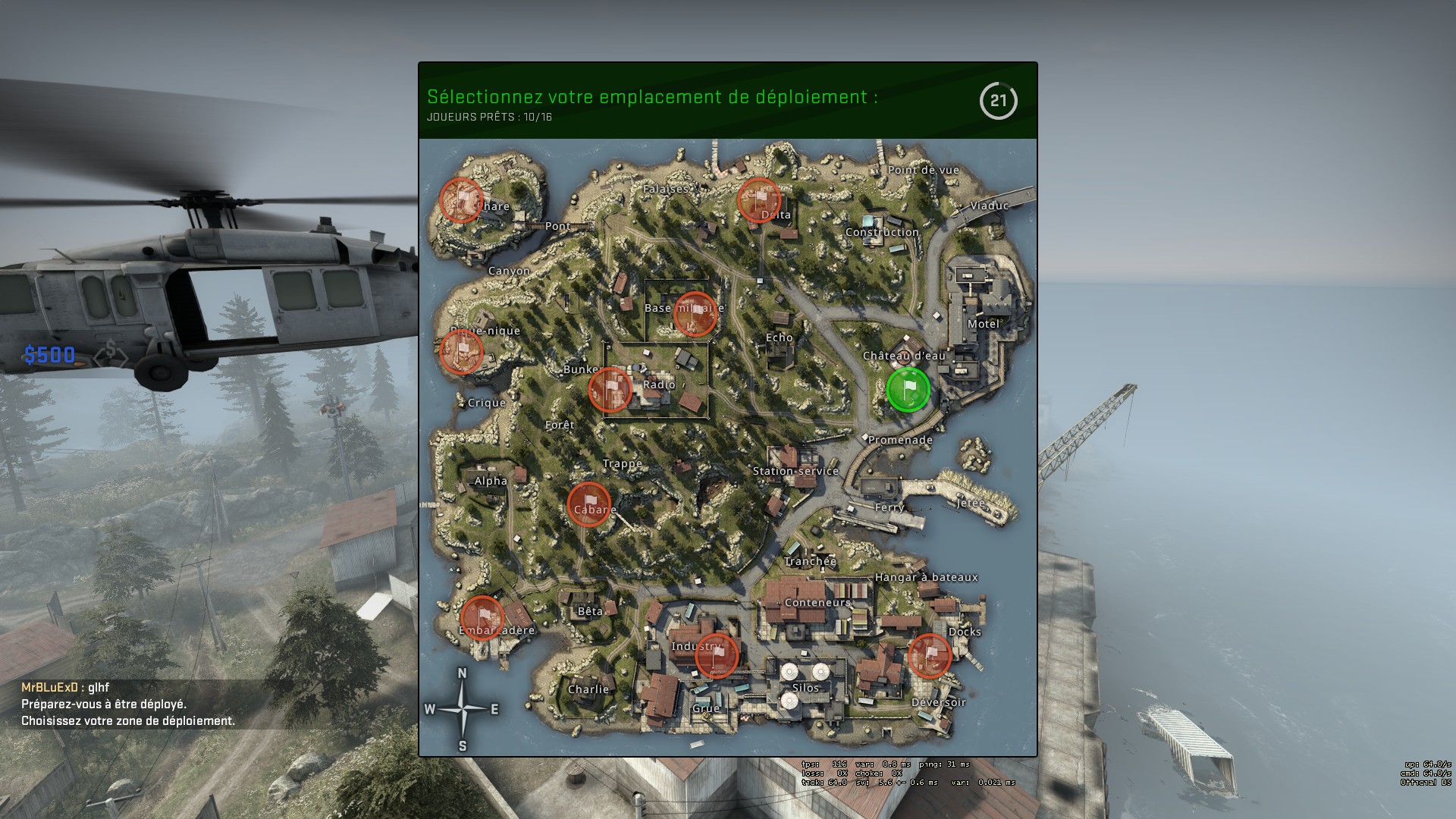The width and height of the screenshot is (1456, 819).
Task: Click the red flag marker at Pique-nique
Action: 461,352
